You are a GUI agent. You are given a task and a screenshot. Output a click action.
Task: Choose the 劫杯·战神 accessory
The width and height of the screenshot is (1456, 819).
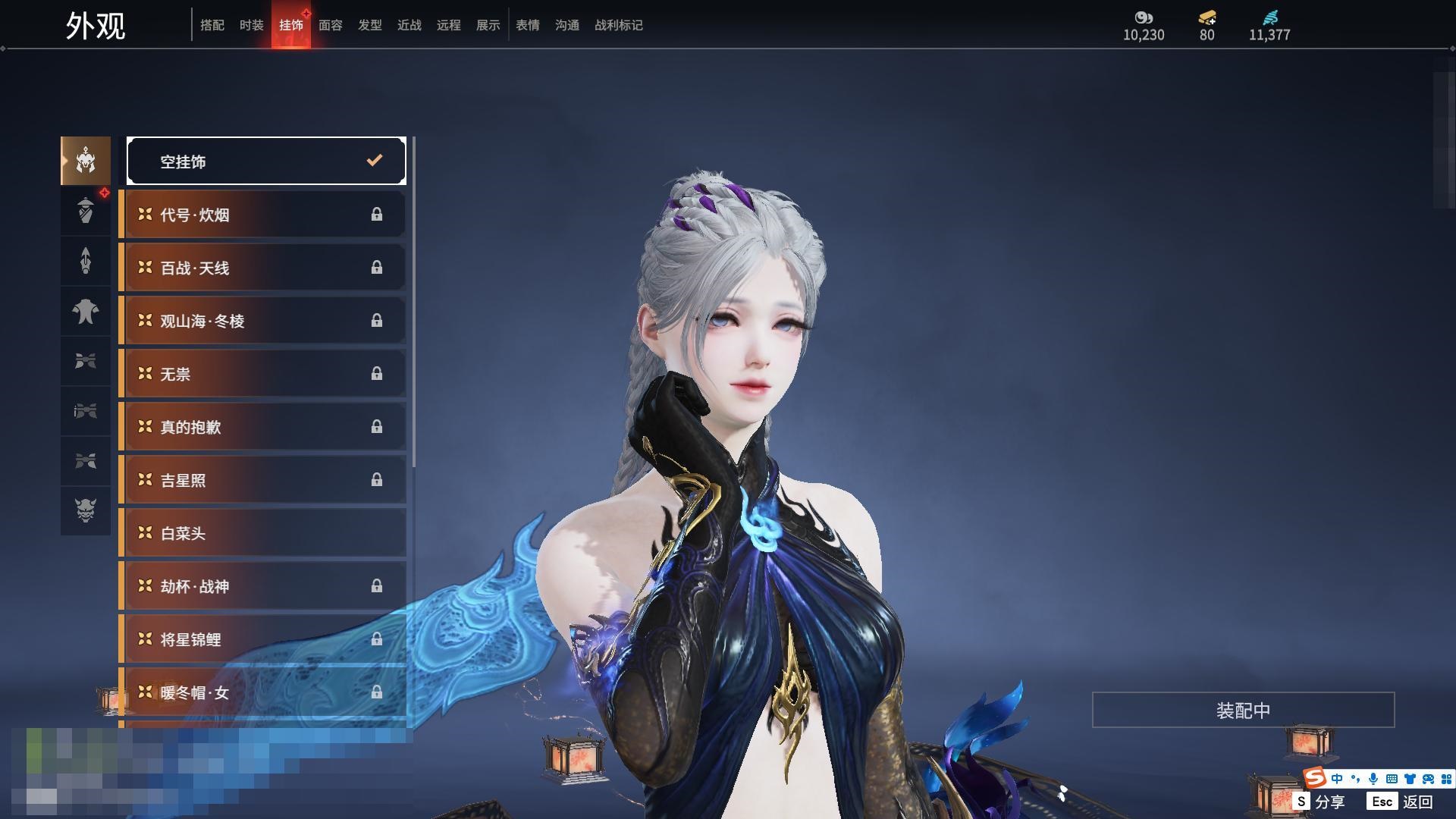[x=262, y=586]
